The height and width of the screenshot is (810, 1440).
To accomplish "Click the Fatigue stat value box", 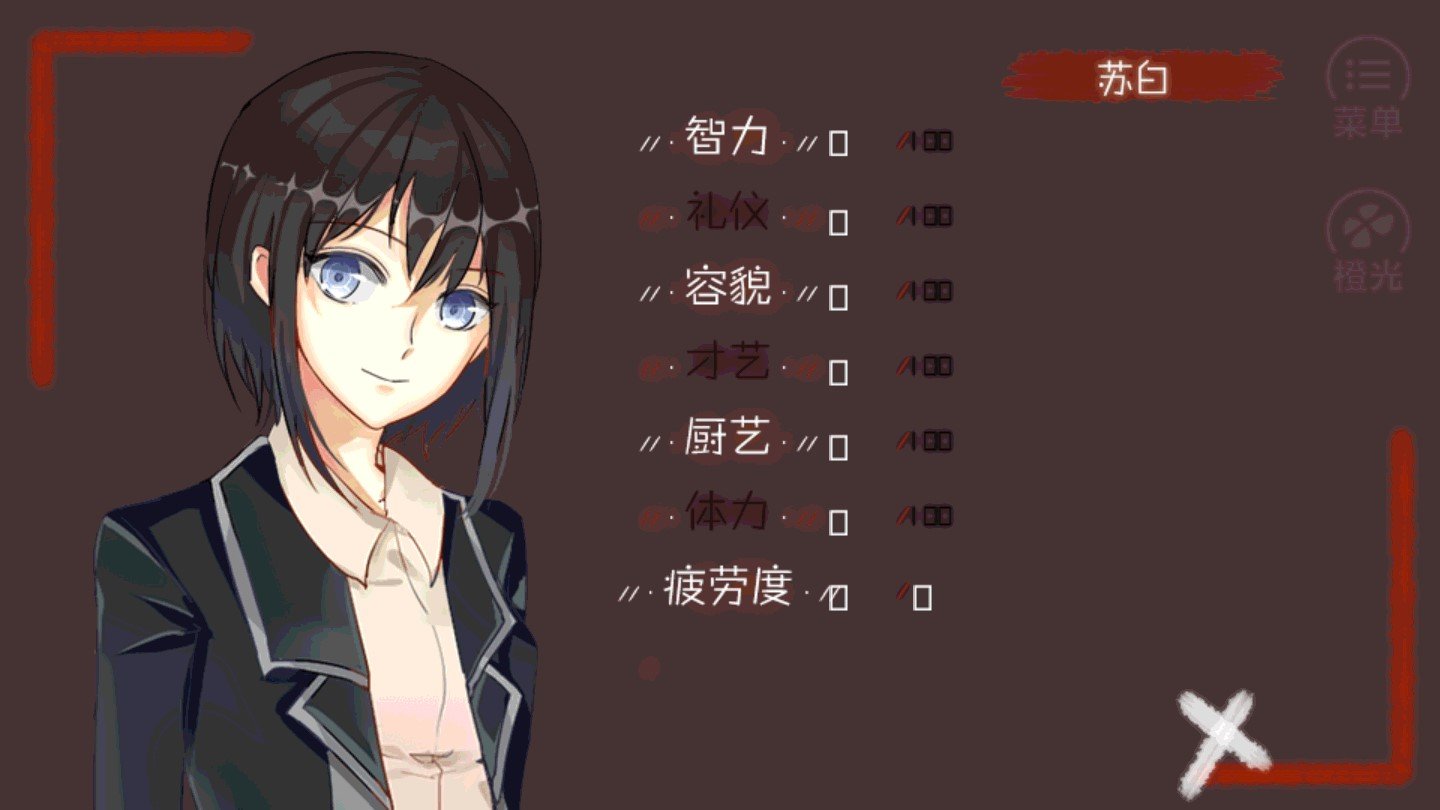I will point(836,595).
